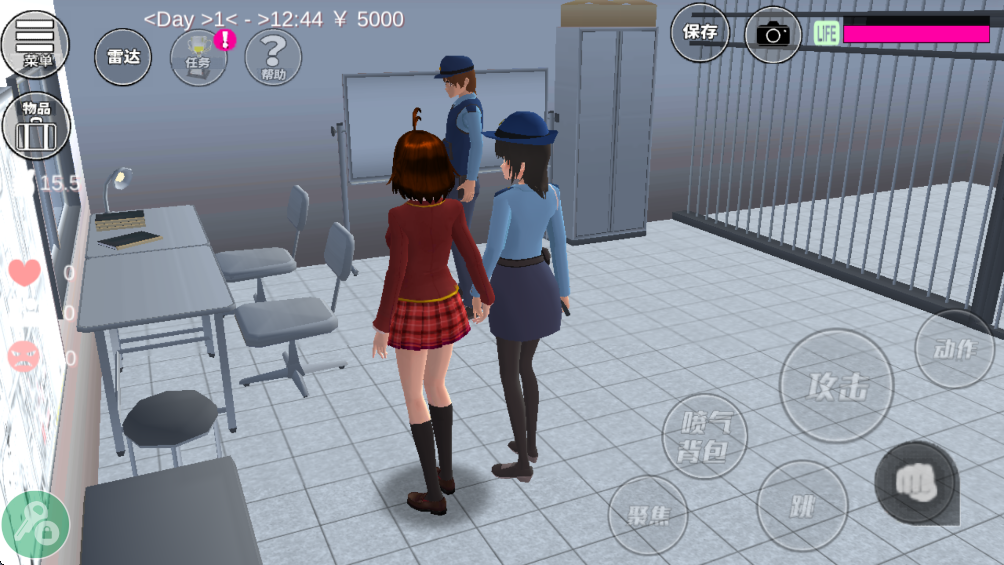The height and width of the screenshot is (565, 1004).
Task: Activate the 聚焦 focus button
Action: click(x=647, y=516)
